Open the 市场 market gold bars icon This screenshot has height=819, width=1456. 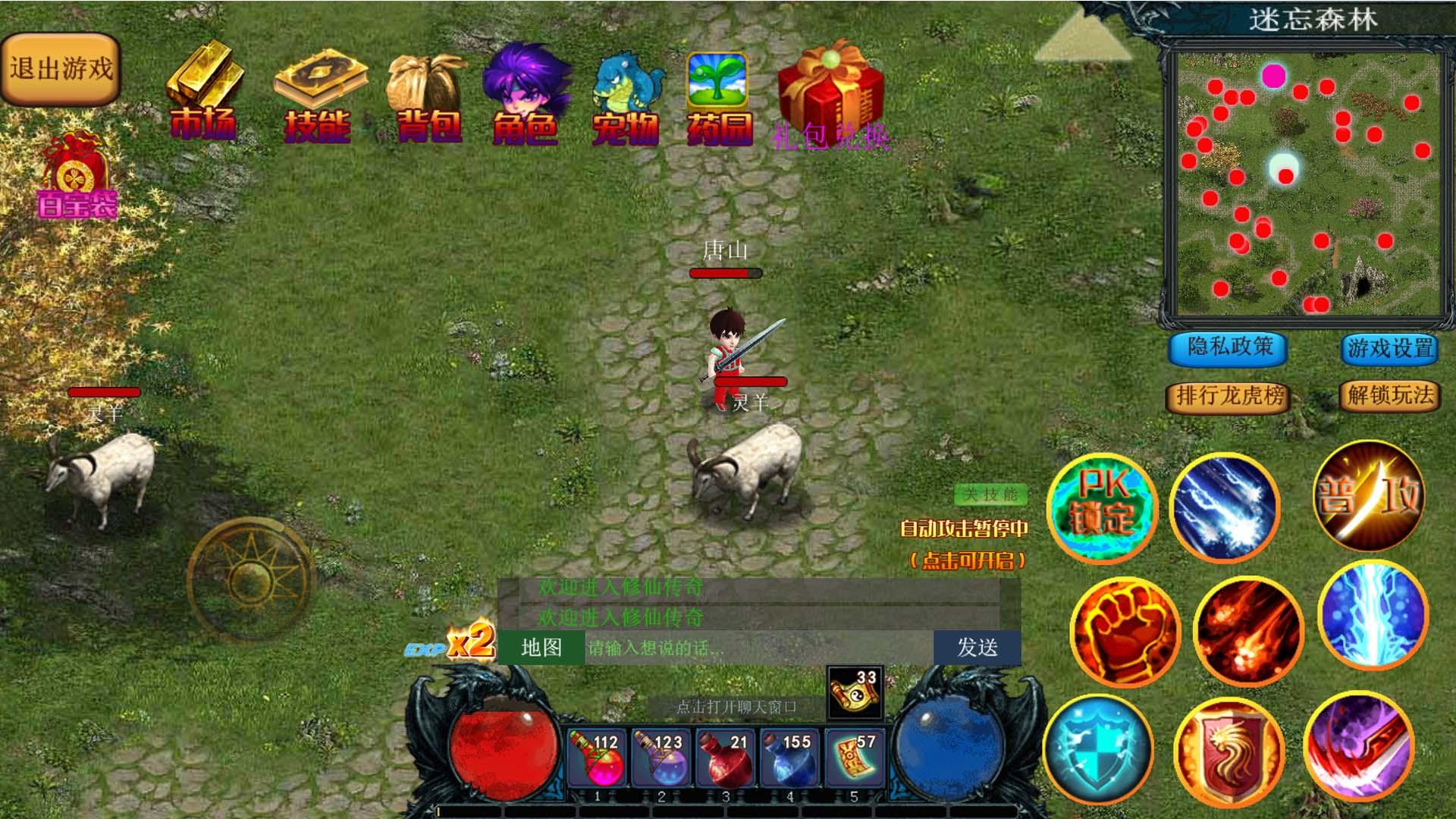203,91
